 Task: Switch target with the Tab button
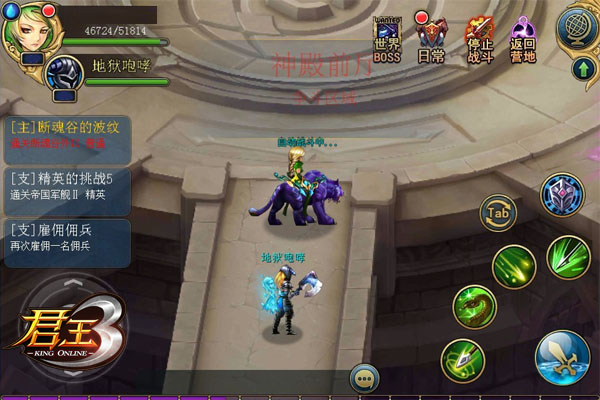[497, 212]
